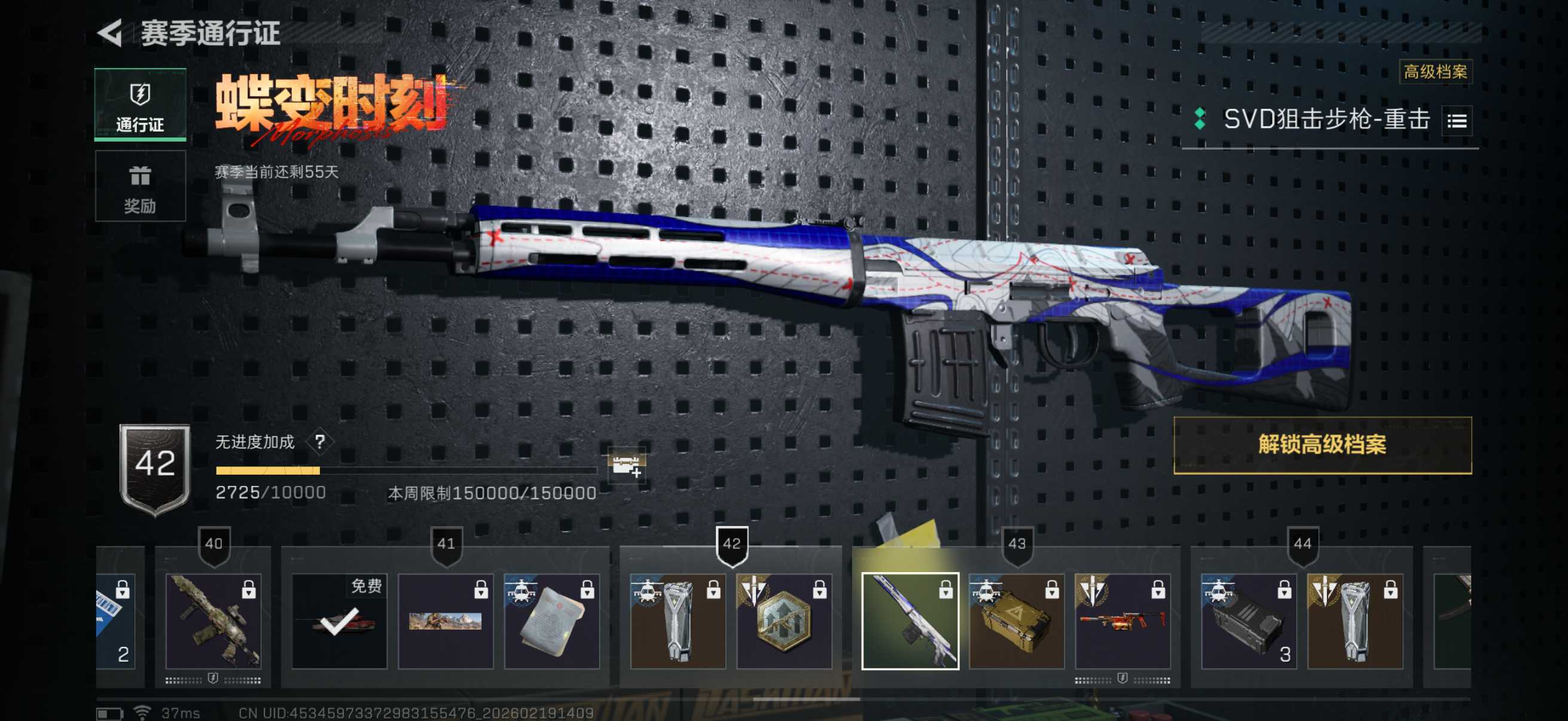The width and height of the screenshot is (1568, 721).
Task: Select the highlighted SVD rifle skin reward
Action: [x=910, y=621]
